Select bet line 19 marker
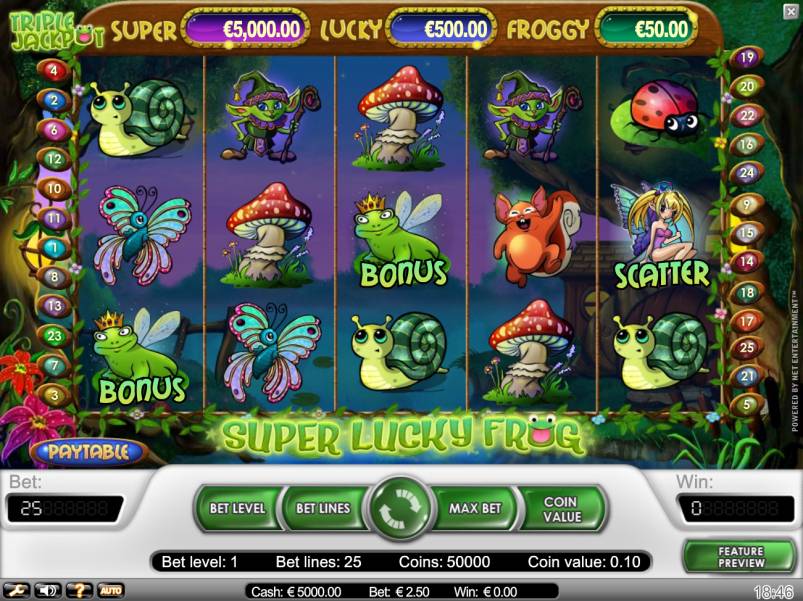The image size is (803, 601). 745,57
